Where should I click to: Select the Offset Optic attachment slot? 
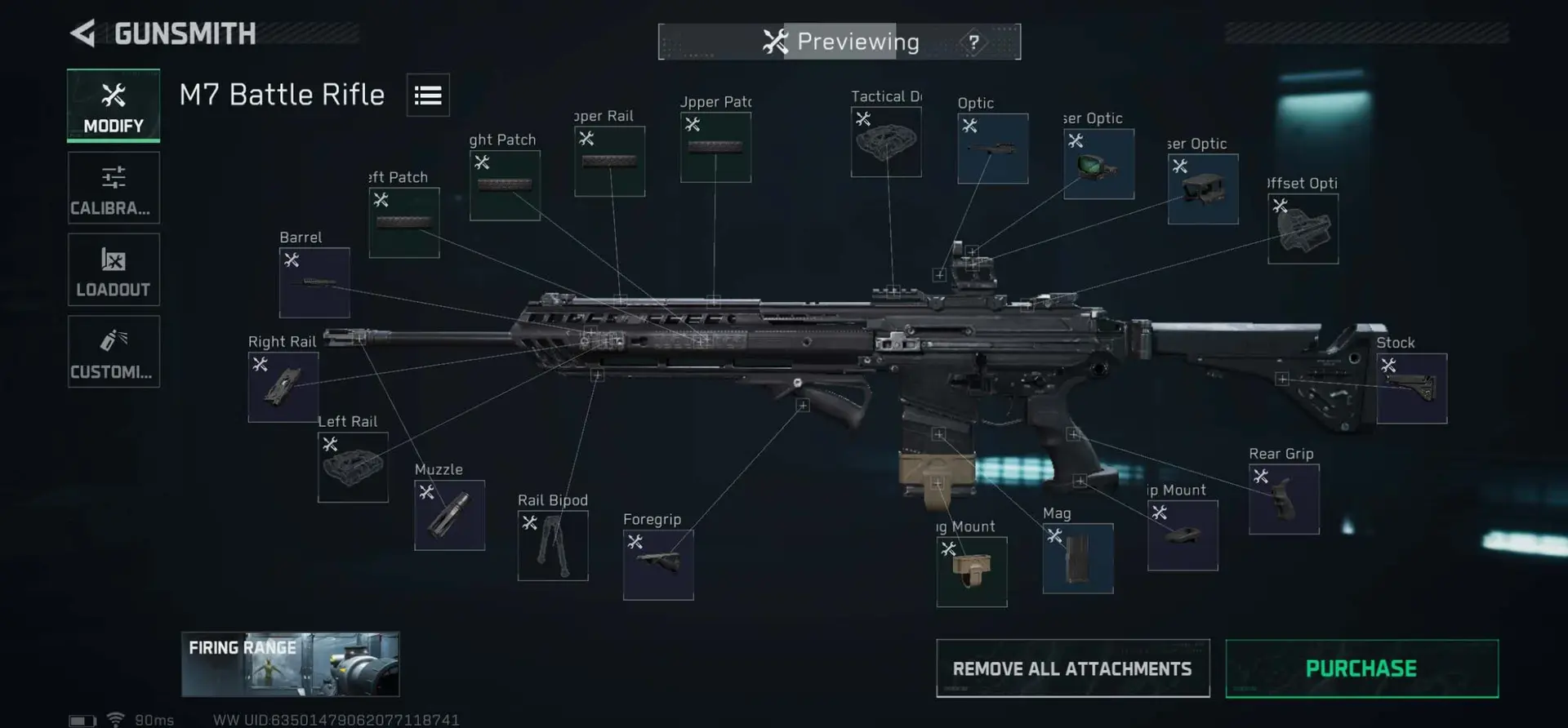click(1303, 228)
